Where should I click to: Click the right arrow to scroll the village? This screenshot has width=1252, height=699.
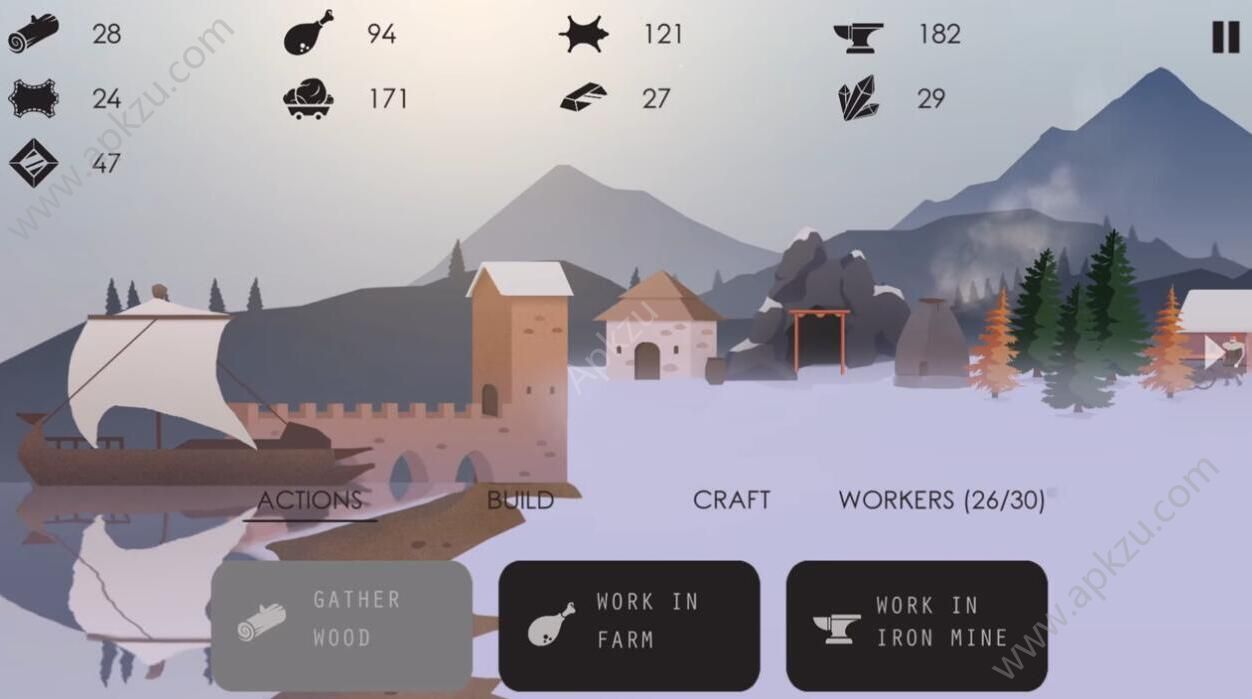(x=1214, y=351)
